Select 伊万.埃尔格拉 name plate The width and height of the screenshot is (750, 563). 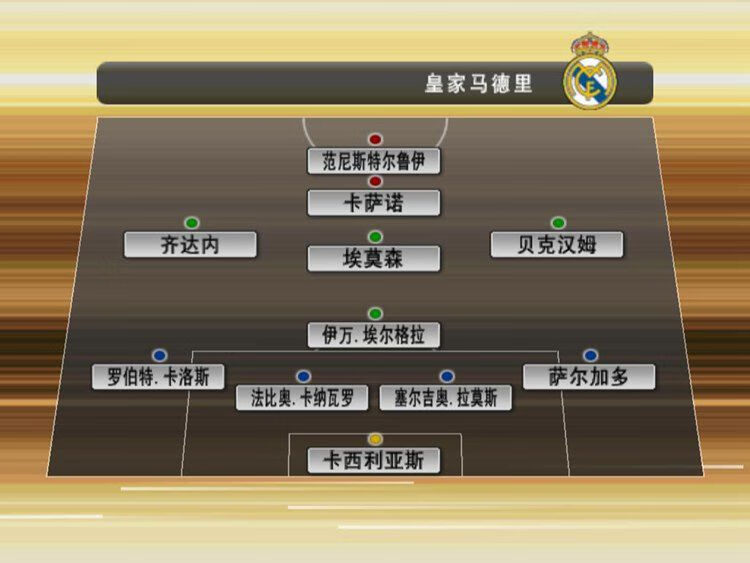pyautogui.click(x=374, y=335)
